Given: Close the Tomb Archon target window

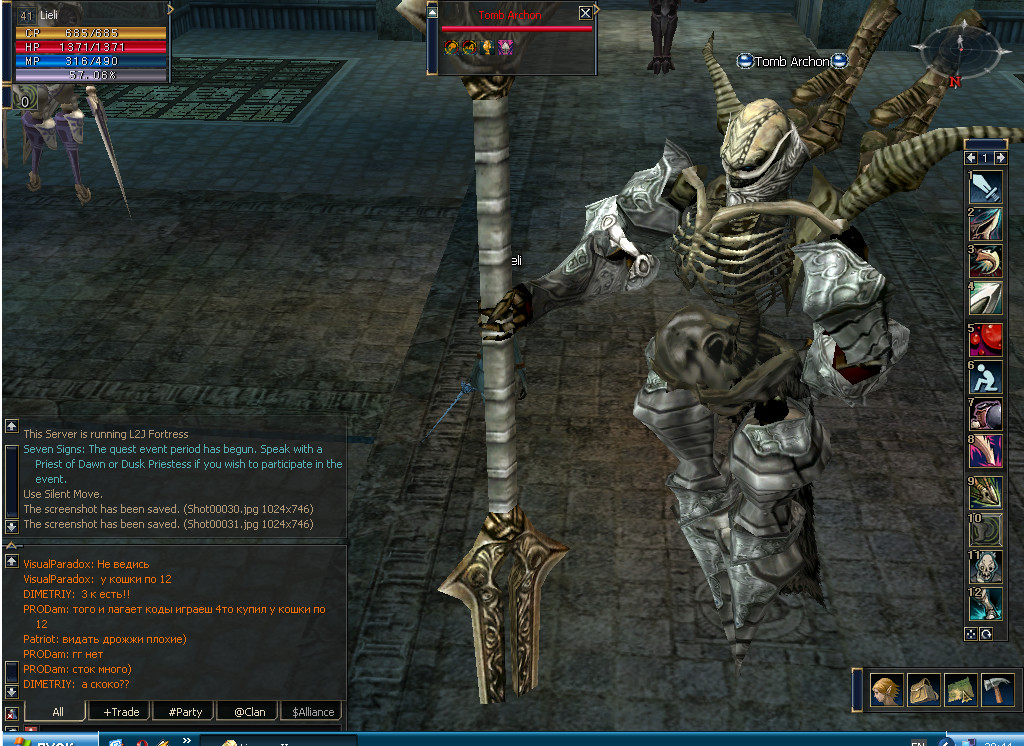Looking at the screenshot, I should pos(585,13).
